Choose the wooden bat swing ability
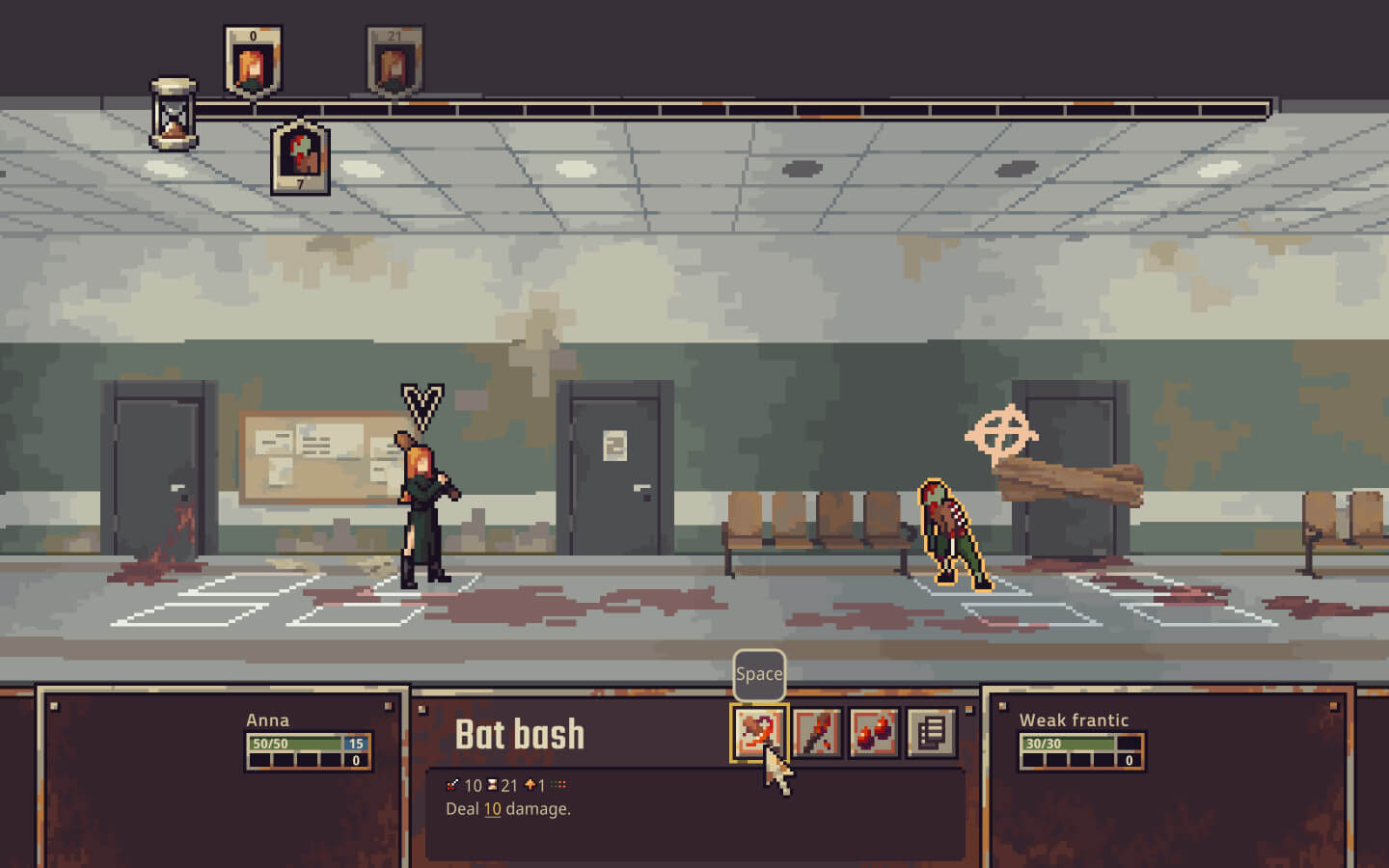Image resolution: width=1389 pixels, height=868 pixels. coord(817,733)
